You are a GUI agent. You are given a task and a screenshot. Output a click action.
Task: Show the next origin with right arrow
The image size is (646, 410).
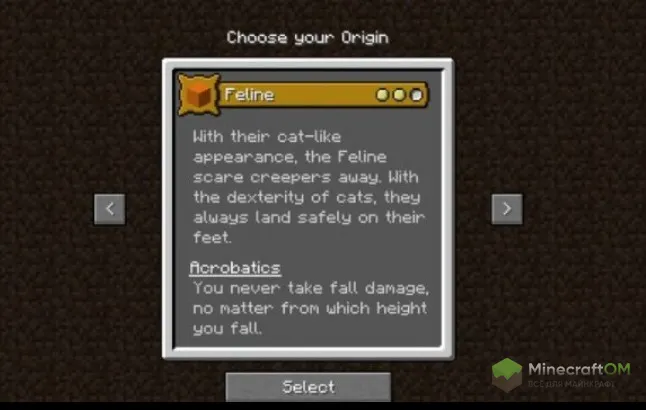coord(507,209)
